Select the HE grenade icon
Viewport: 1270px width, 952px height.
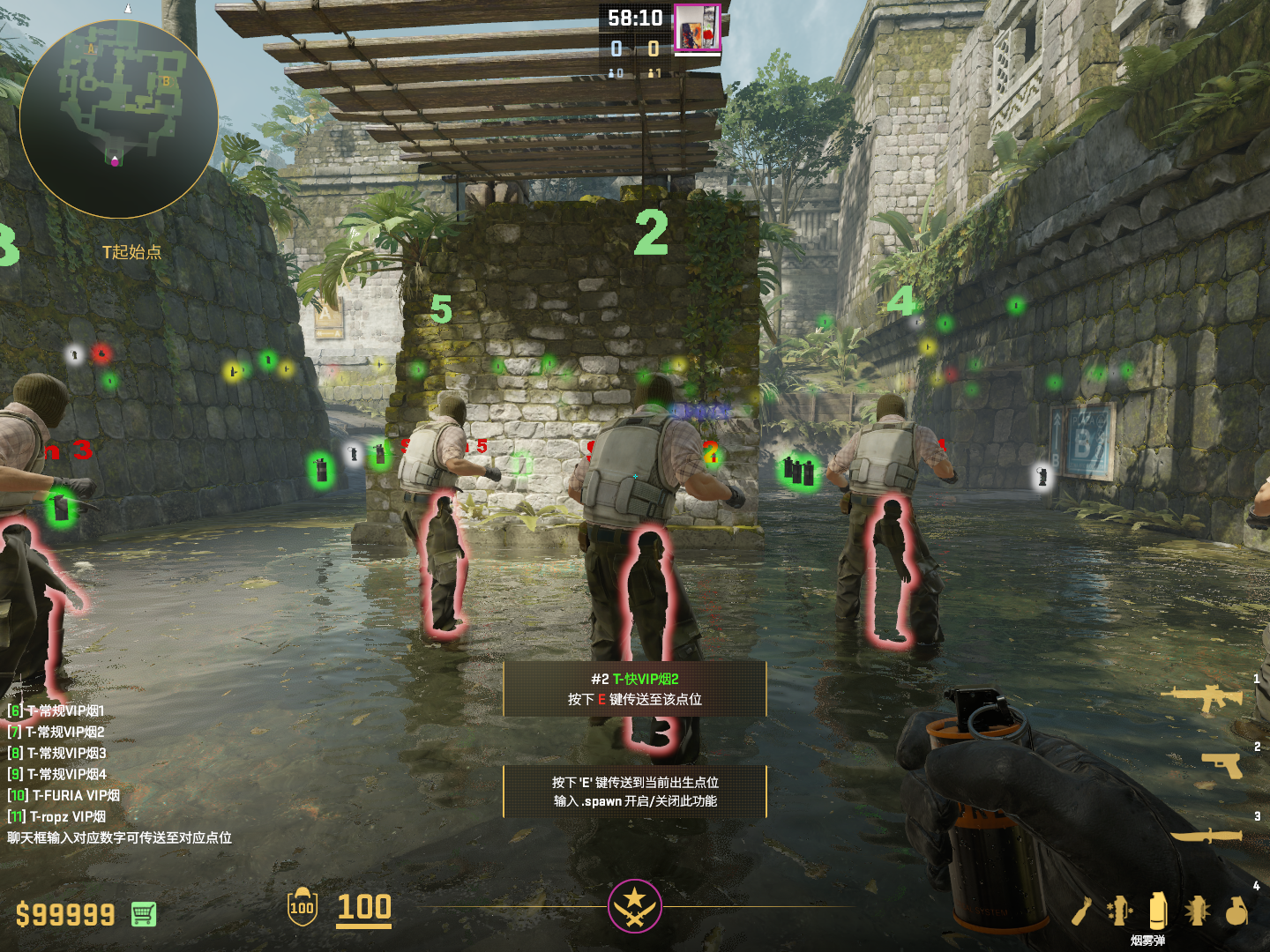1236,911
